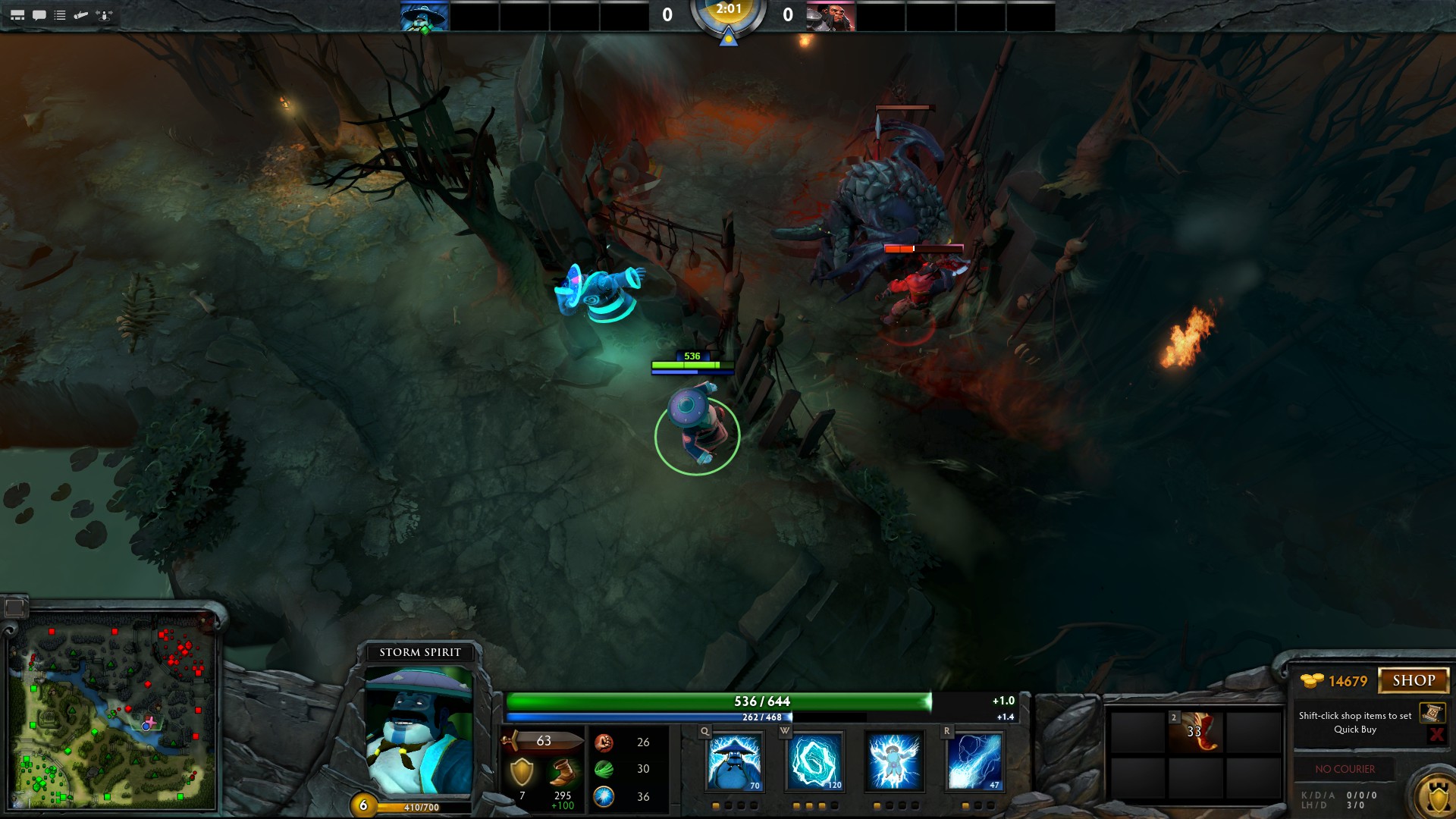Image resolution: width=1456 pixels, height=819 pixels.
Task: Show the scoreboard list icon
Action: [x=60, y=15]
